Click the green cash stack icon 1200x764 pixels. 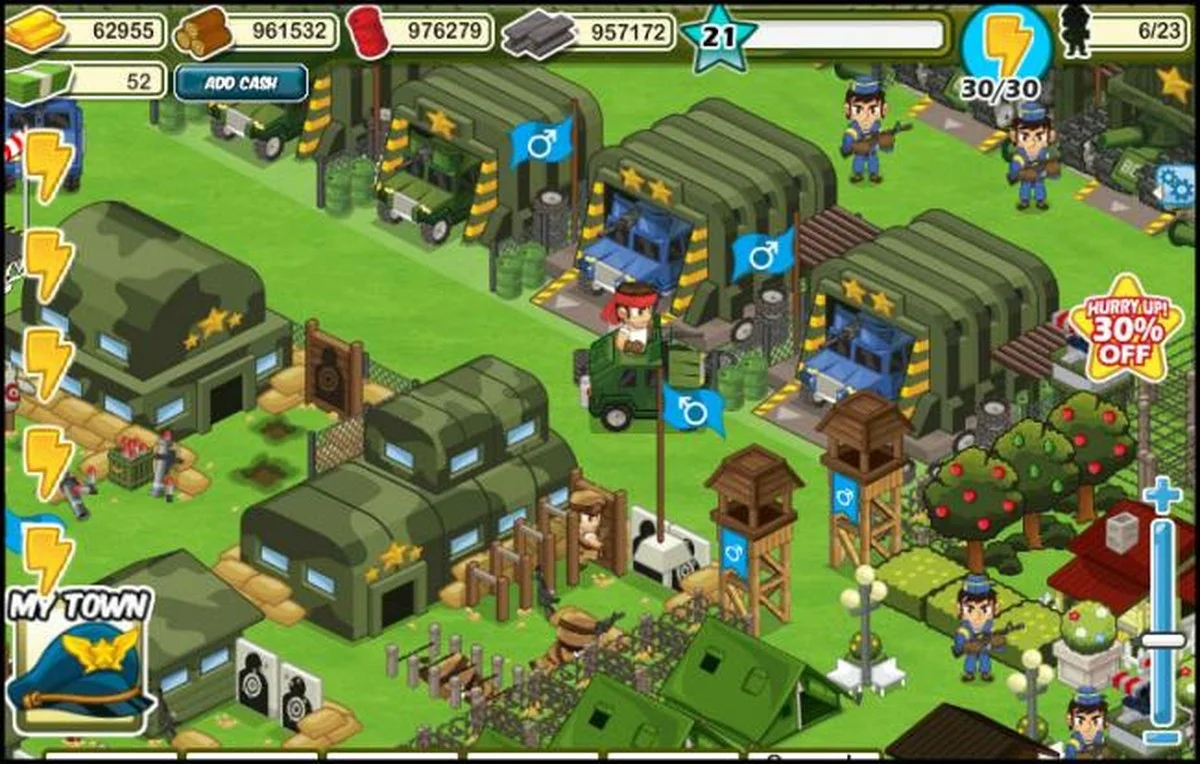tap(38, 82)
